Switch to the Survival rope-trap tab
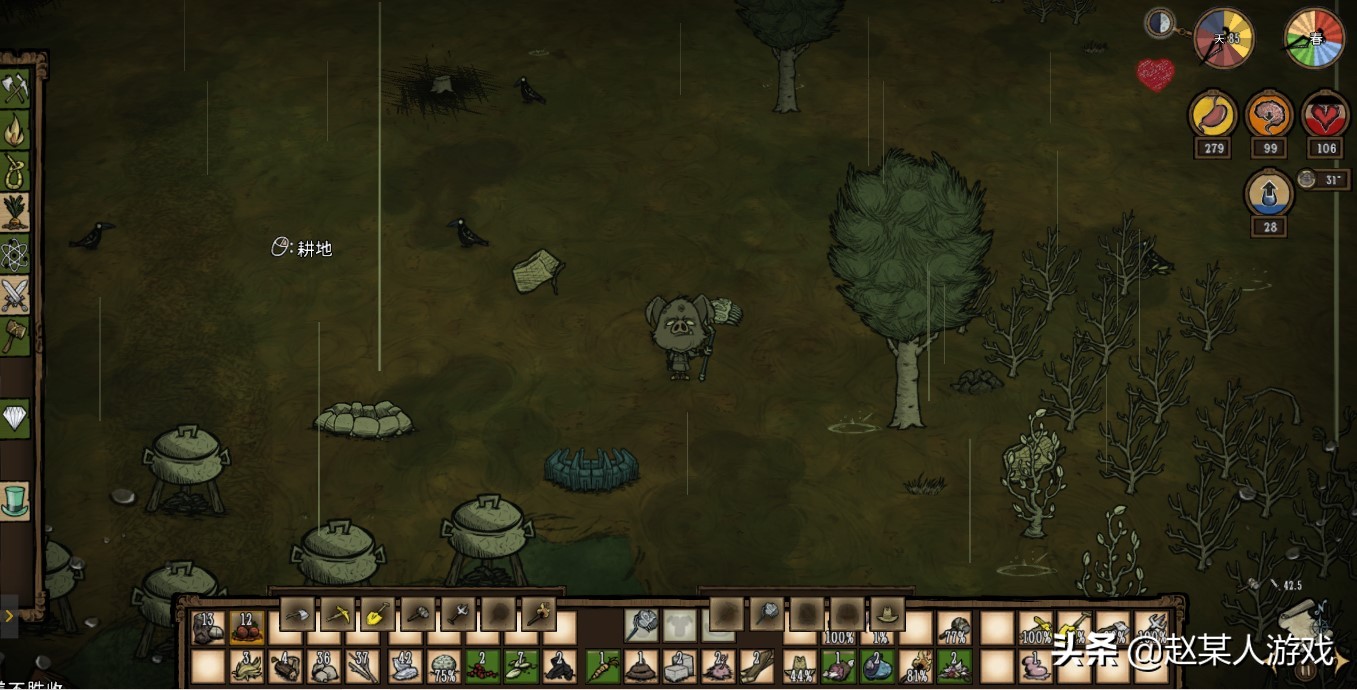The height and width of the screenshot is (690, 1357). (15, 172)
